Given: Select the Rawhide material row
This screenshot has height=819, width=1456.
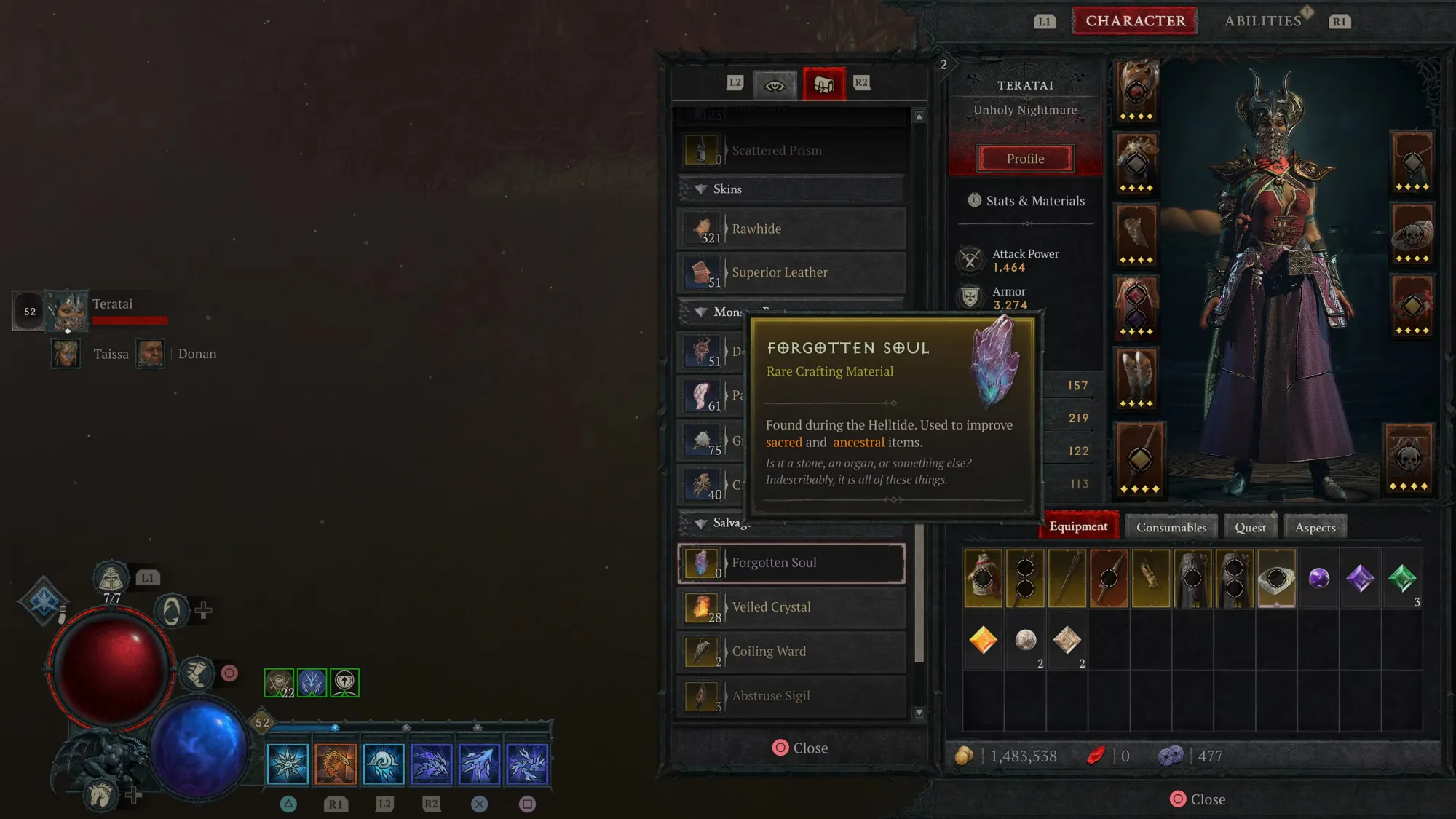Looking at the screenshot, I should (791, 229).
